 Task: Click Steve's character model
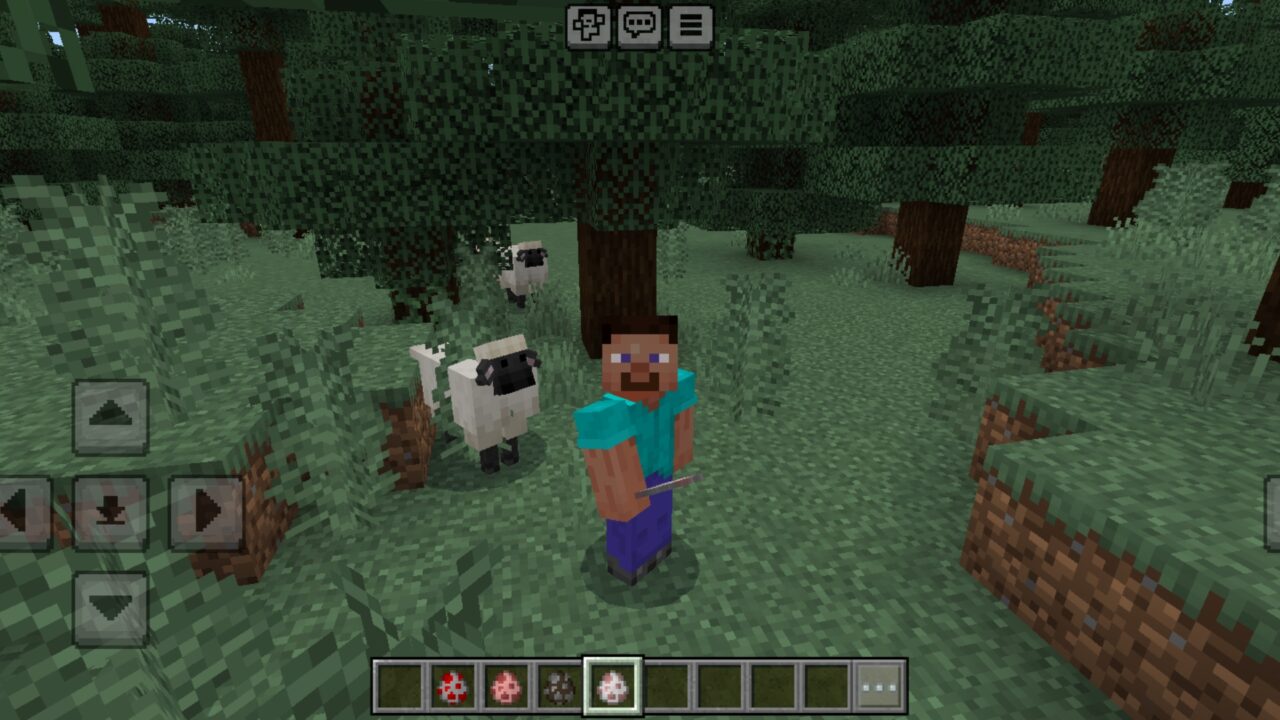pos(638,430)
